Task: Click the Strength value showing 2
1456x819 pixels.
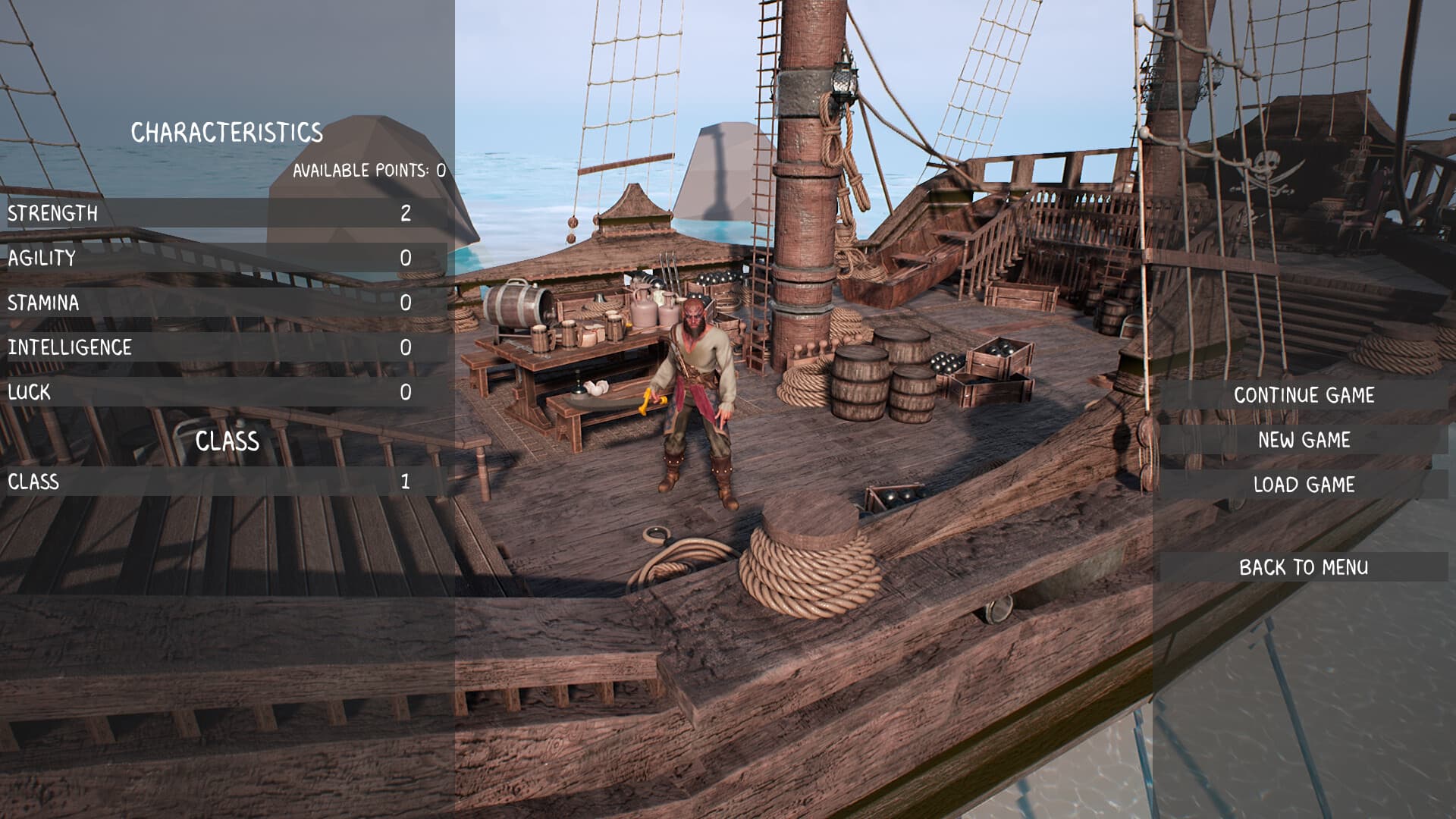Action: [406, 214]
